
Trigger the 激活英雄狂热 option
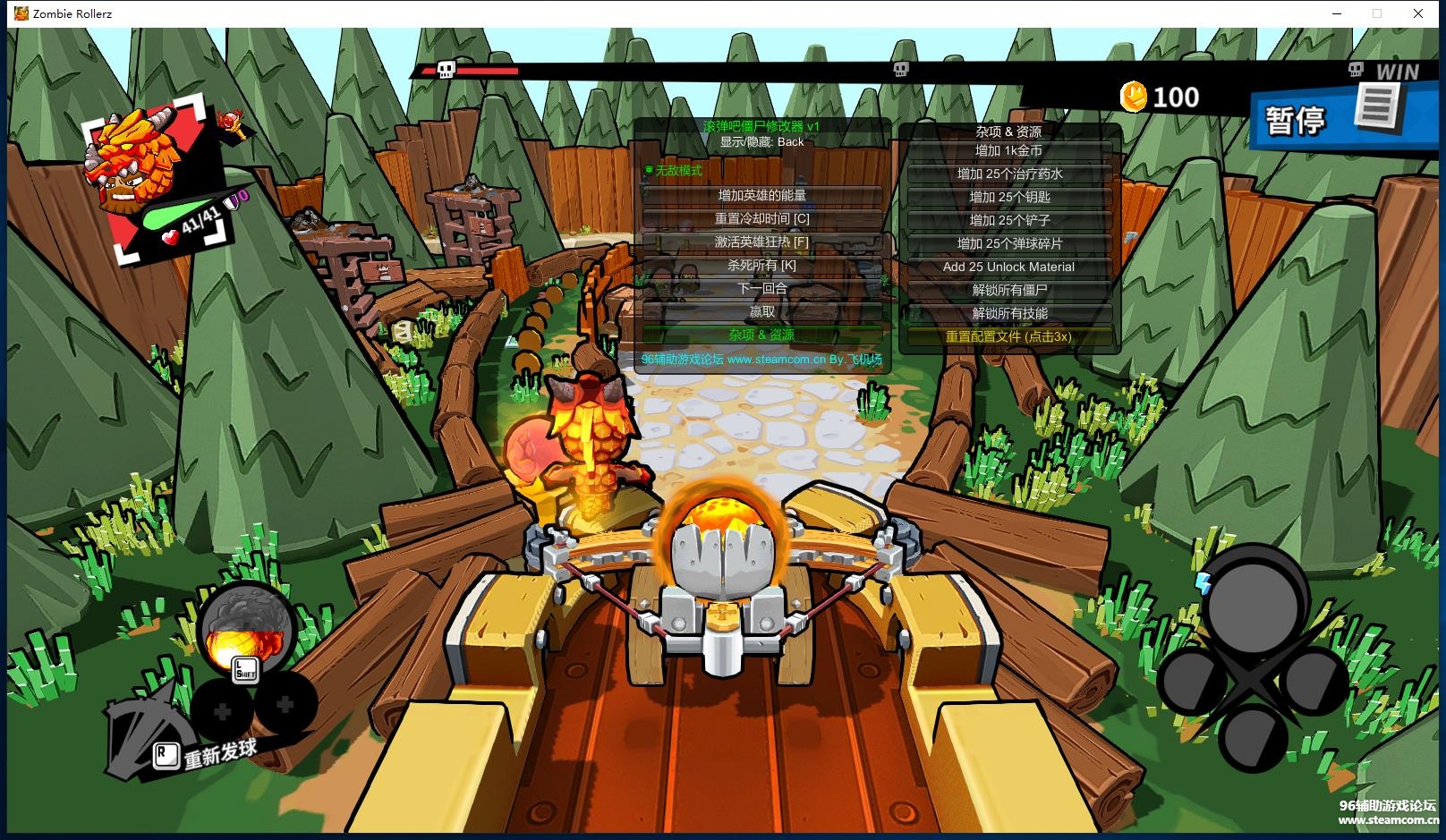(761, 242)
